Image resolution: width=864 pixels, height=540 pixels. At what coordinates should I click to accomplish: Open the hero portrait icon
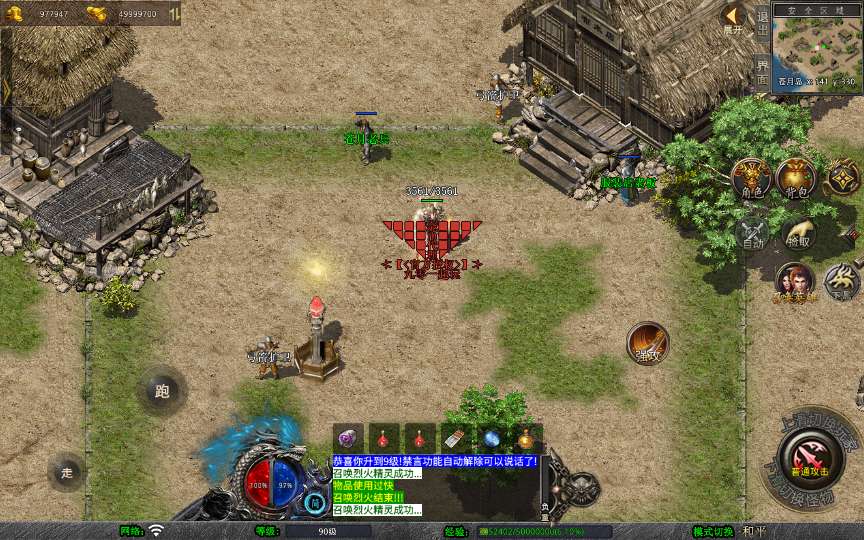point(795,281)
